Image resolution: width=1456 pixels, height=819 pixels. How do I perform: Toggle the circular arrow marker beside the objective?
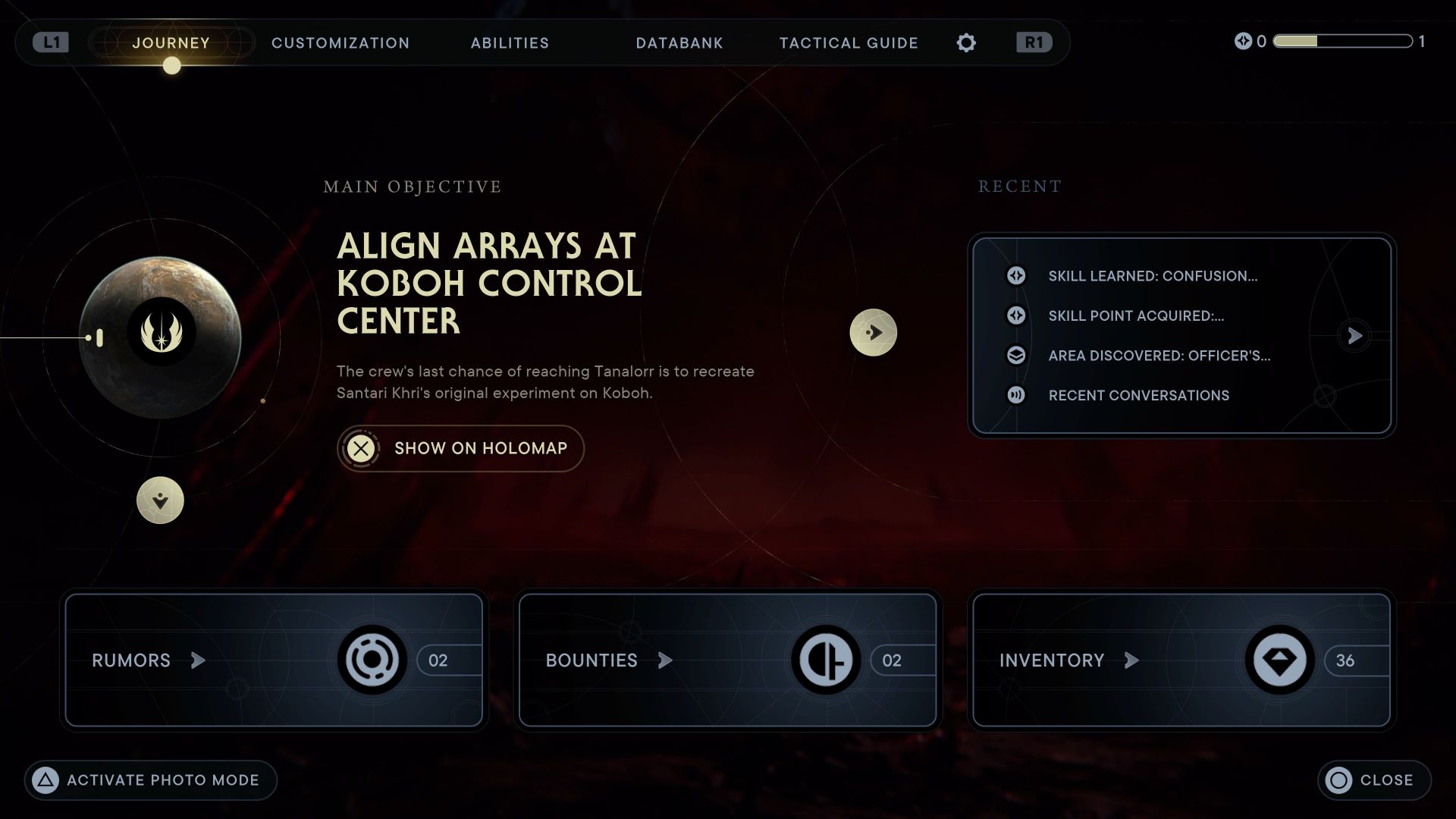(x=874, y=331)
